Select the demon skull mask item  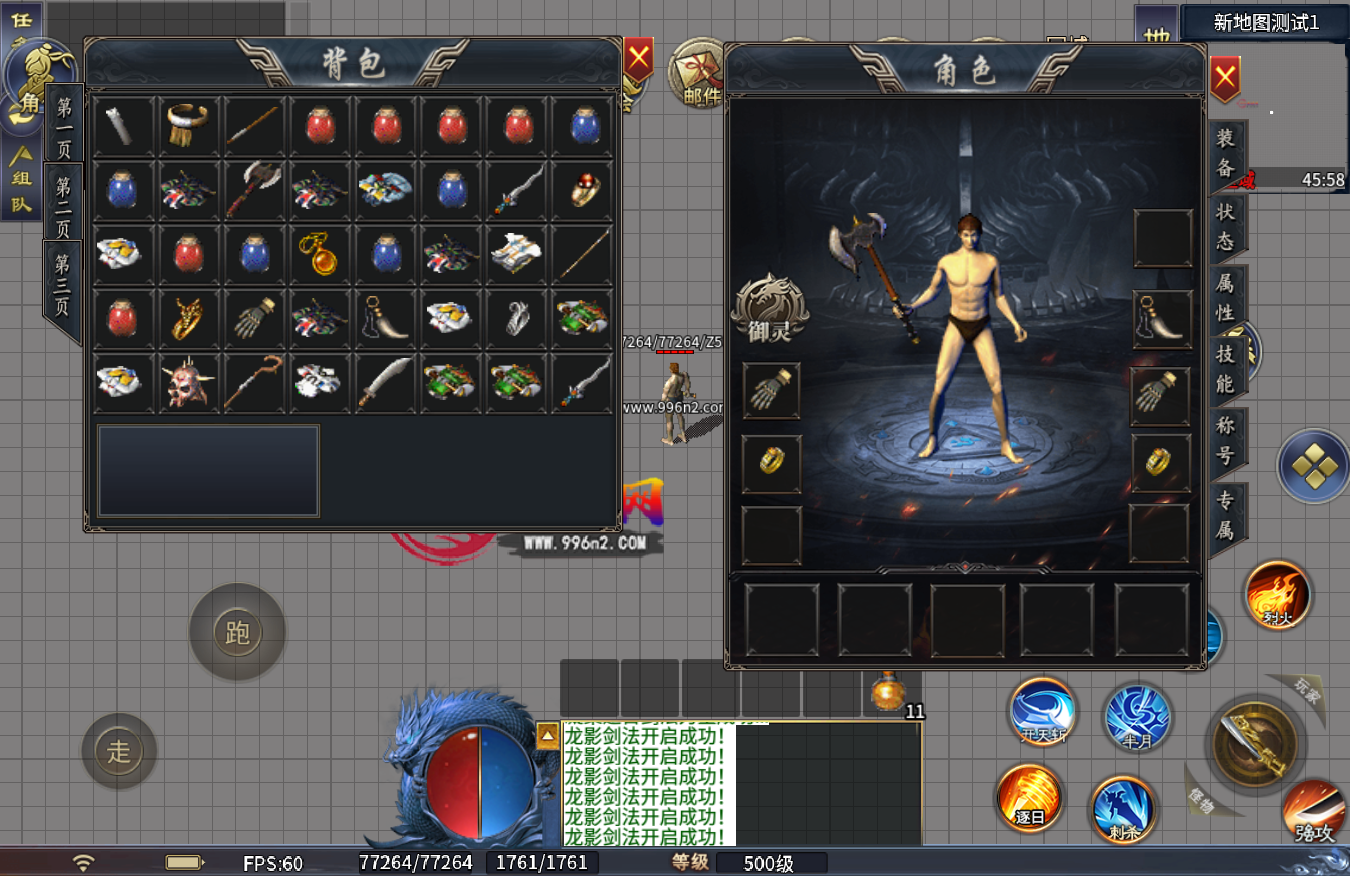[187, 382]
